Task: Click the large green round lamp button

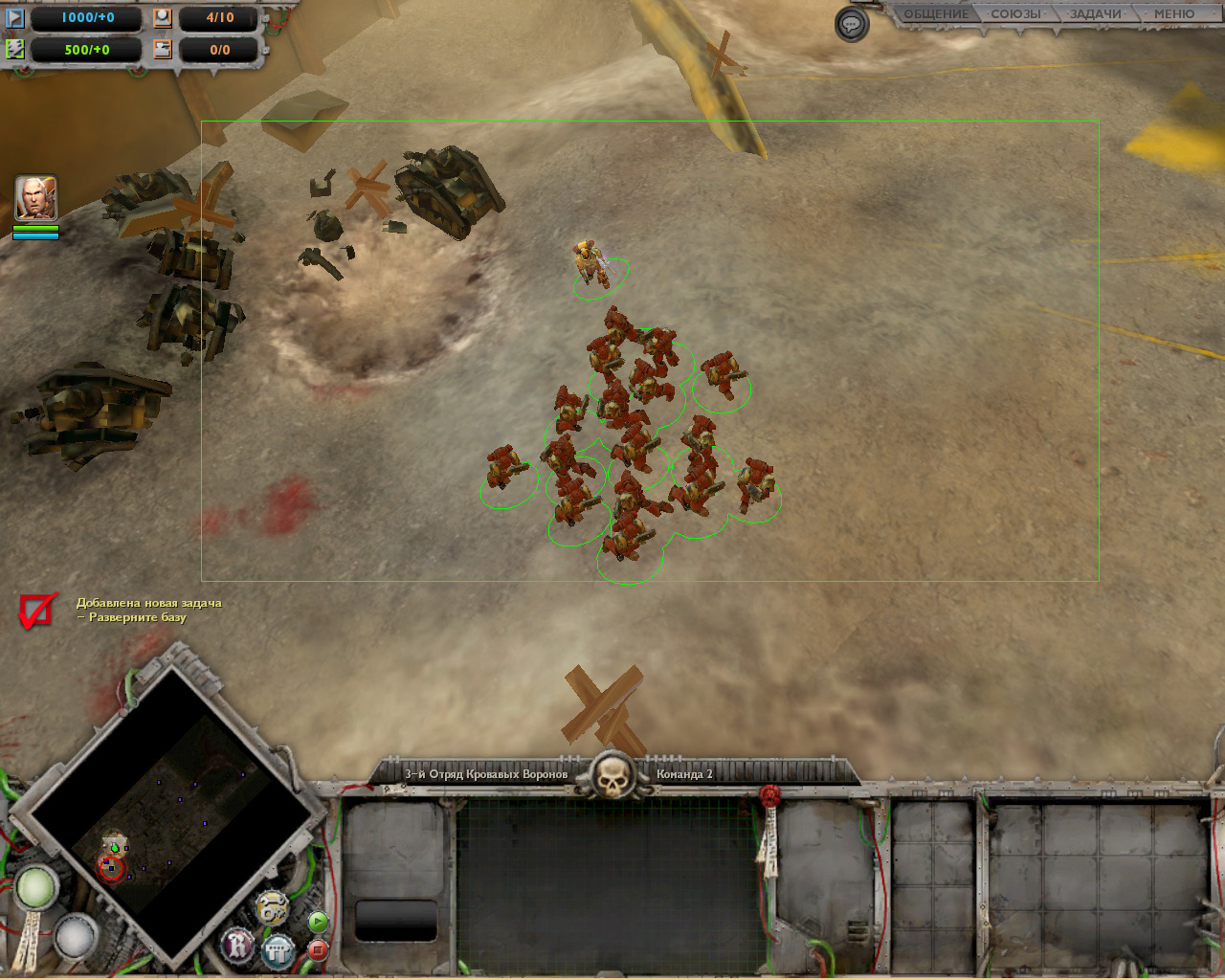Action: 35,887
